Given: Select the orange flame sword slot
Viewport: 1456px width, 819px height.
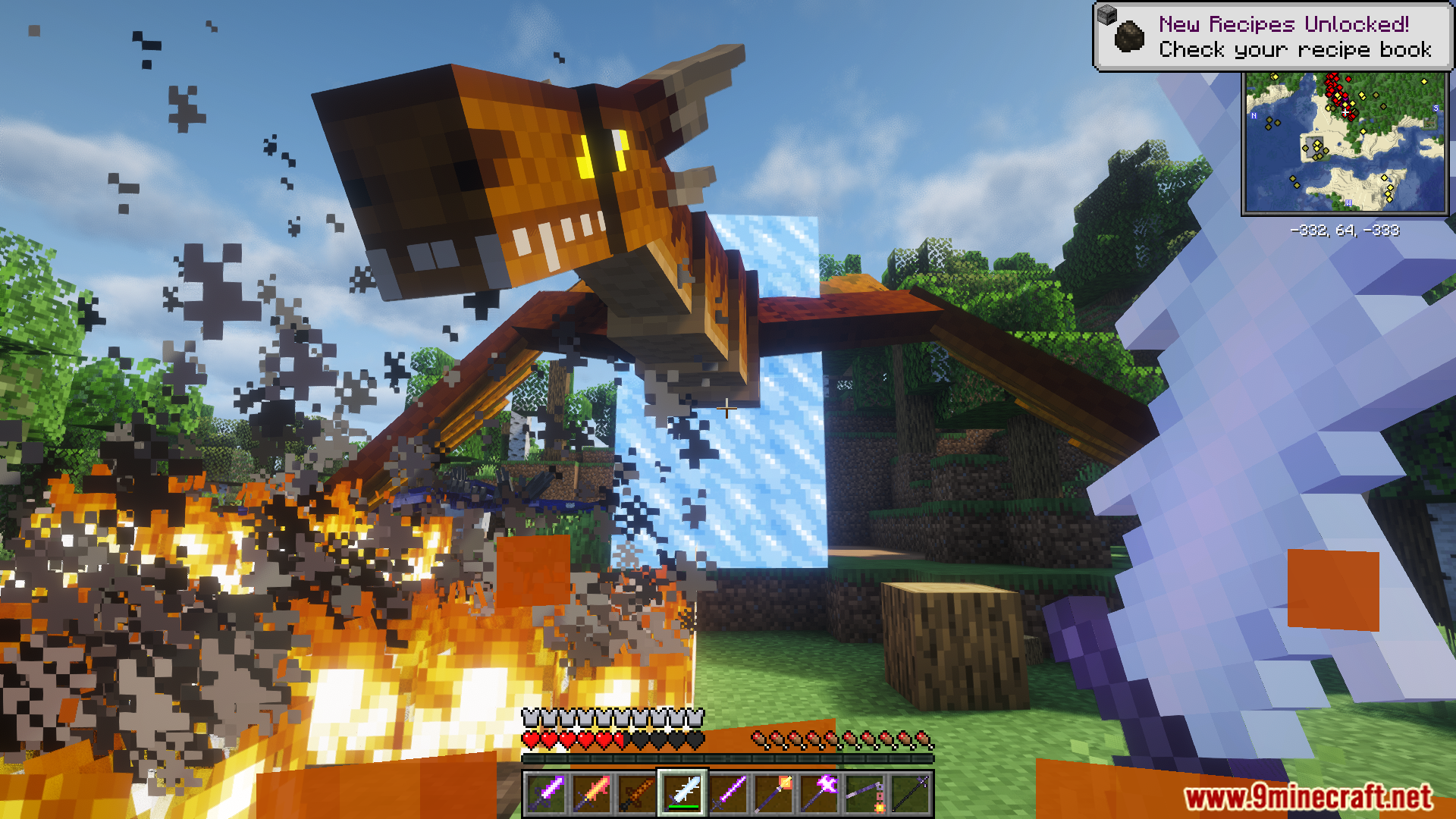Looking at the screenshot, I should coord(591,793).
